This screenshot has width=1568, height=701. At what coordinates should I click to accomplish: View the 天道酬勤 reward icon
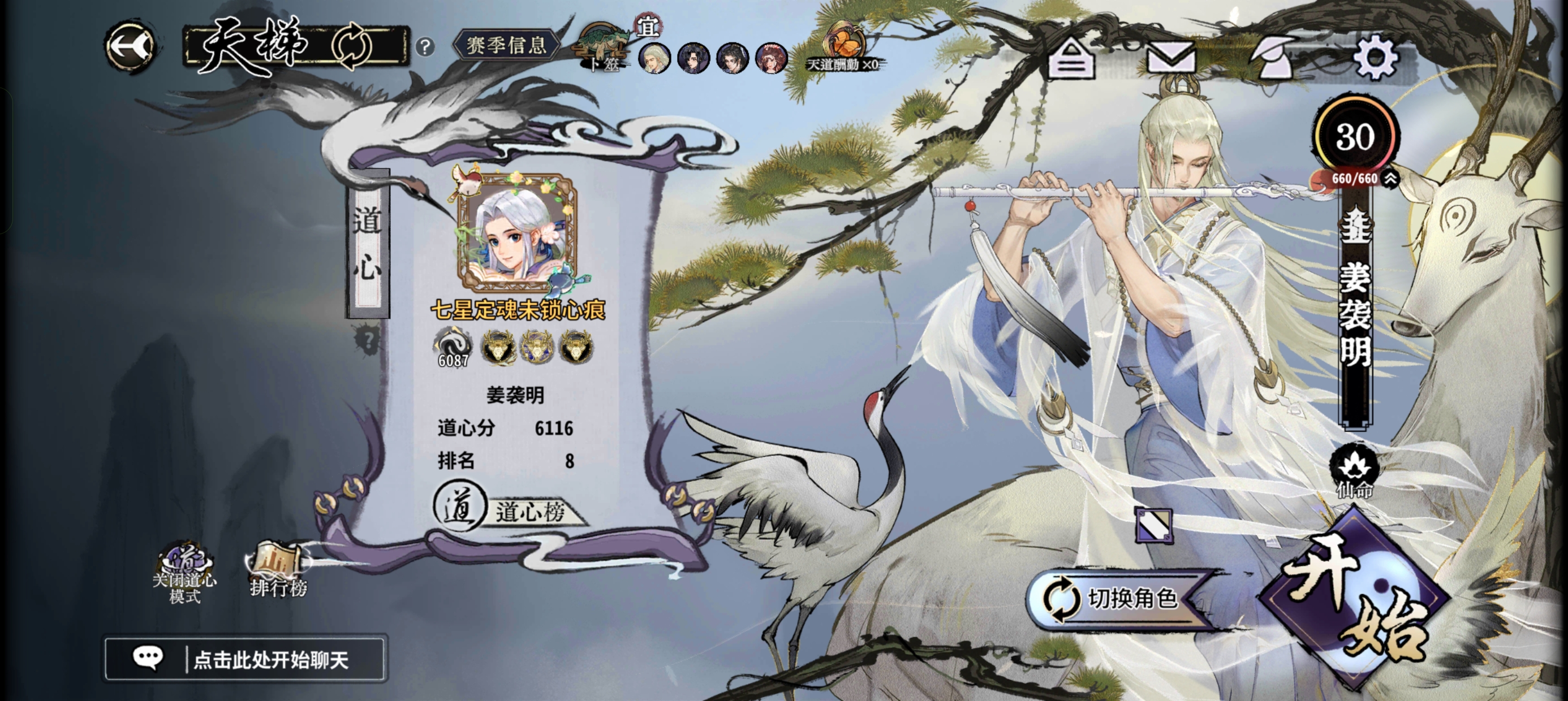(842, 49)
